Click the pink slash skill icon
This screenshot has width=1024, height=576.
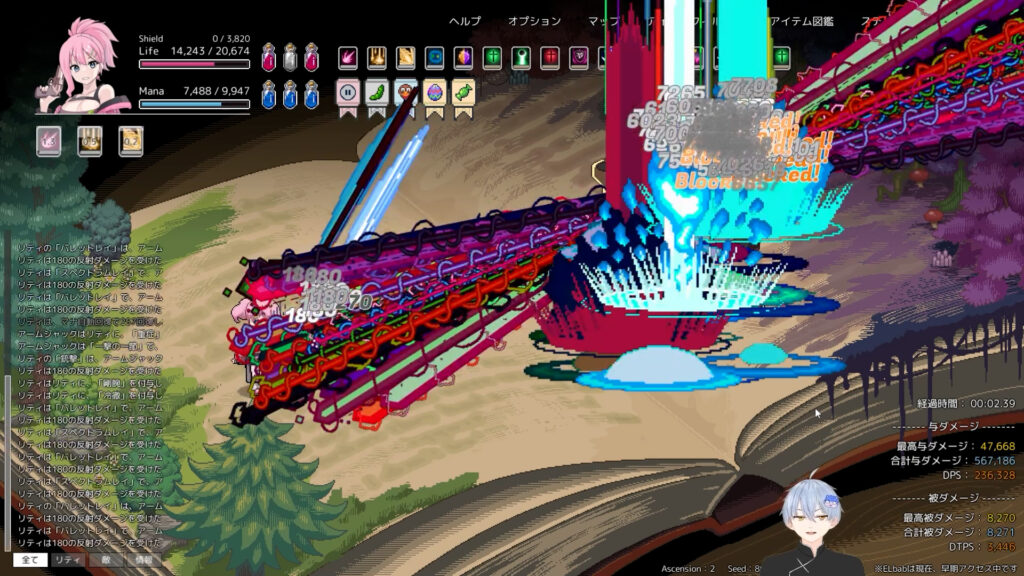(348, 57)
